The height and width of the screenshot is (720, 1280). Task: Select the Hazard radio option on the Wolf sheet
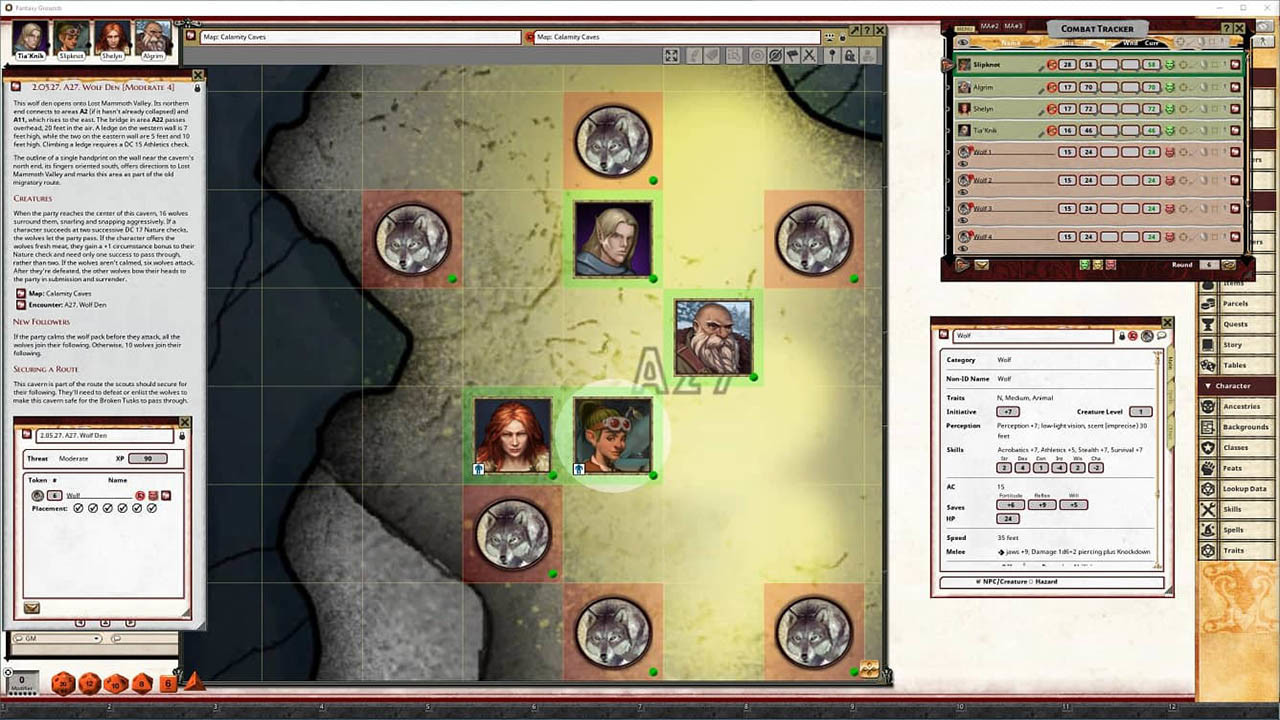1031,581
